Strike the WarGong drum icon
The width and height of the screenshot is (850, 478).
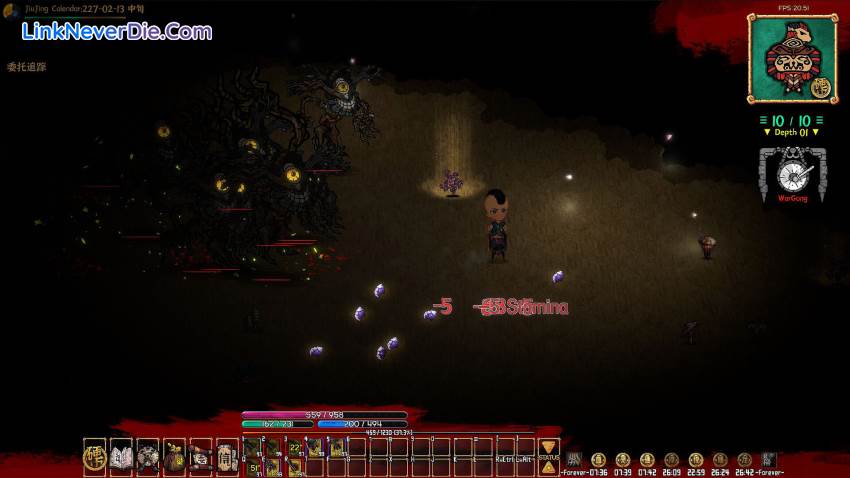[792, 175]
